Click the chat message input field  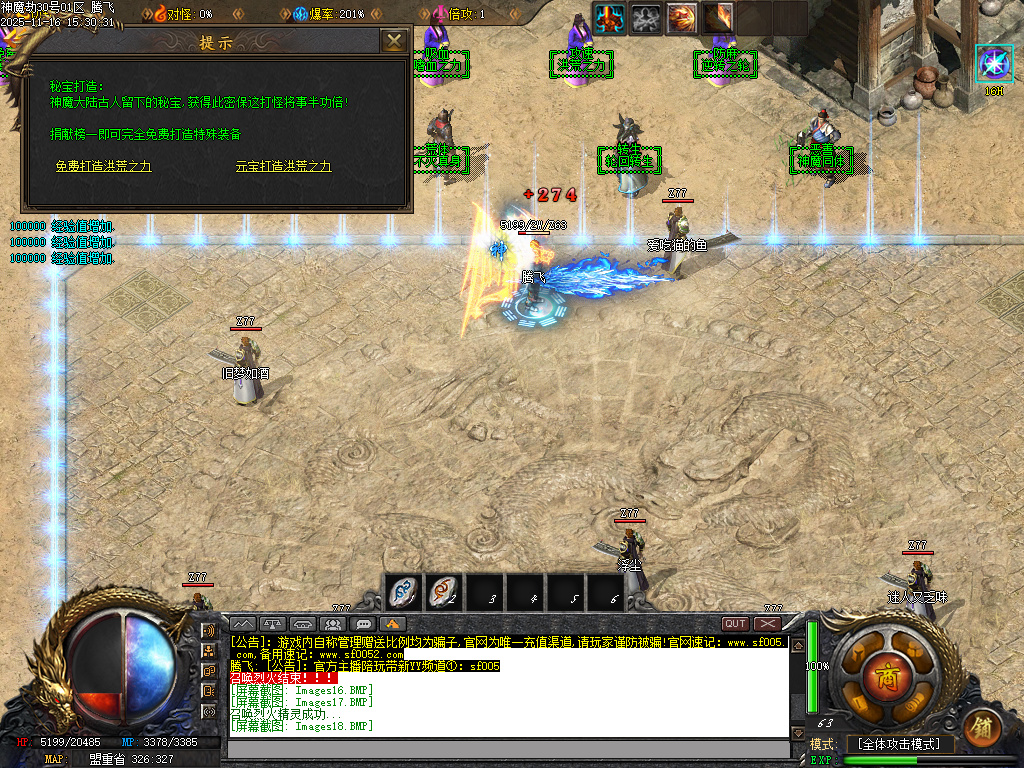[x=508, y=748]
